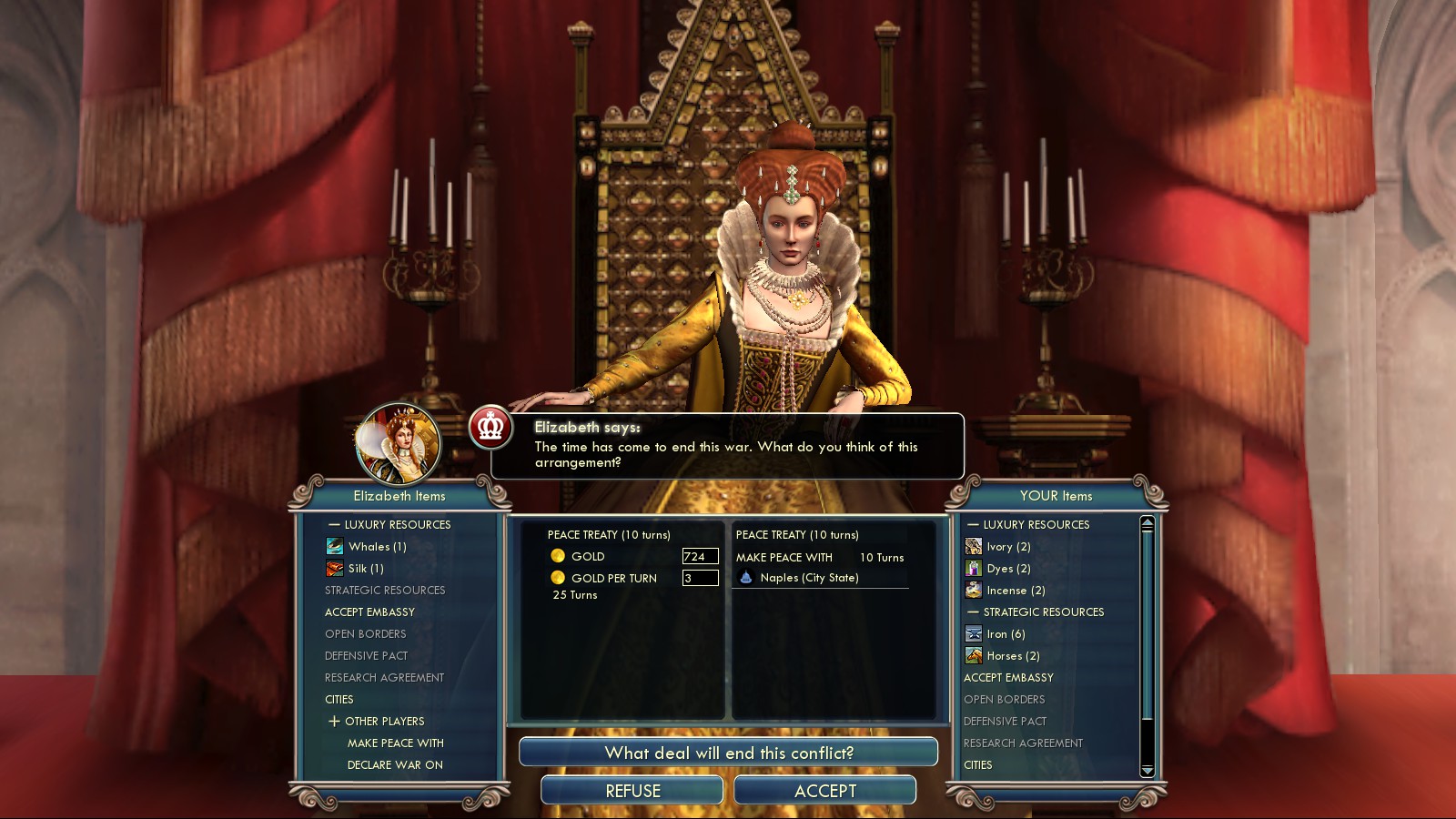Select Silk from Elizabeth's items
Image resolution: width=1456 pixels, height=819 pixels.
(x=366, y=569)
